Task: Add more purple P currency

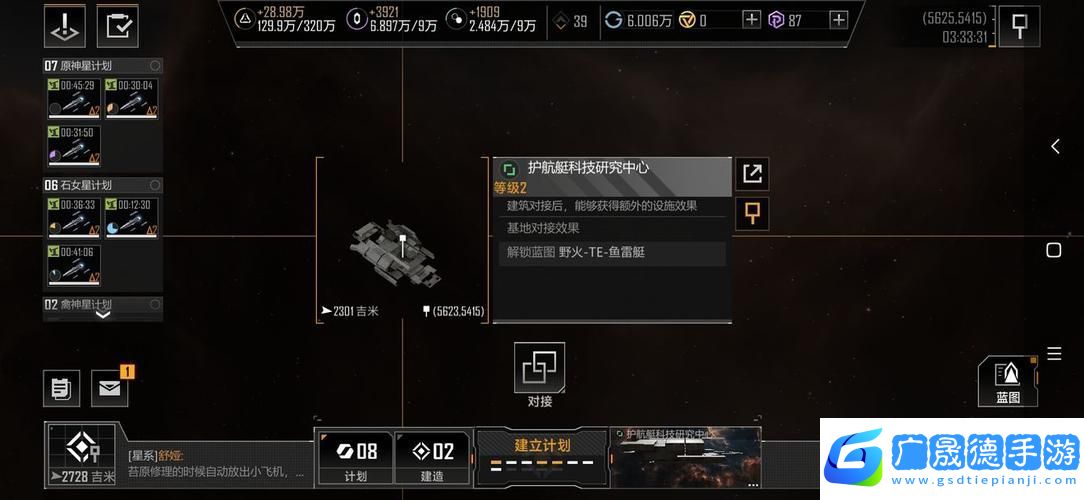Action: 838,19
